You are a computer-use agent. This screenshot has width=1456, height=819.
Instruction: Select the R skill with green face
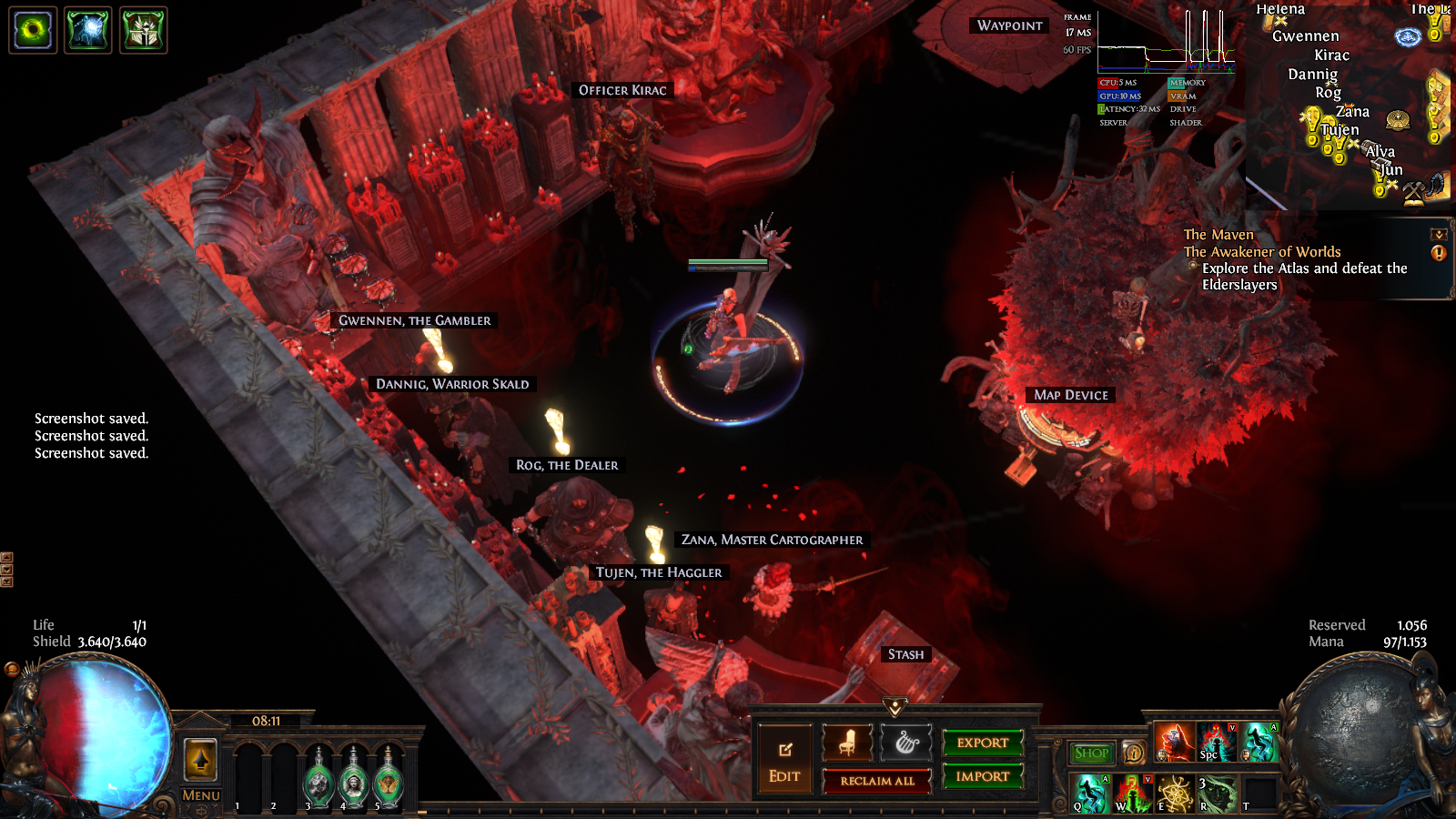[x=1216, y=793]
